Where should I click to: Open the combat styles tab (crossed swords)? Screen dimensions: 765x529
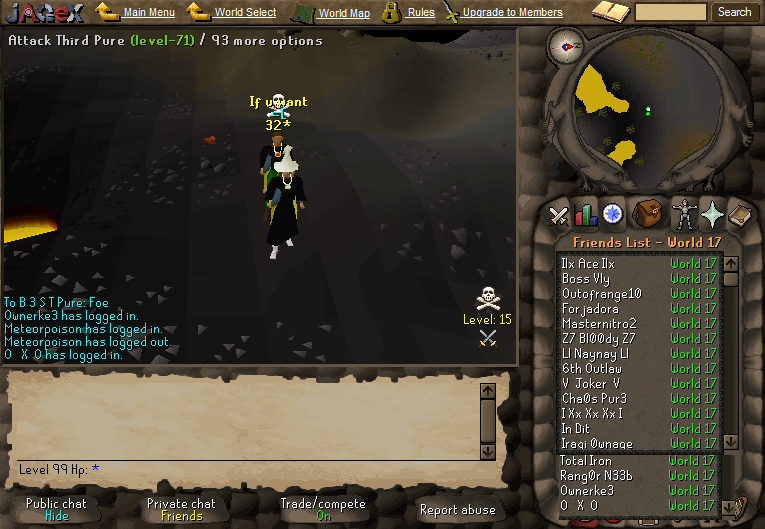[559, 214]
